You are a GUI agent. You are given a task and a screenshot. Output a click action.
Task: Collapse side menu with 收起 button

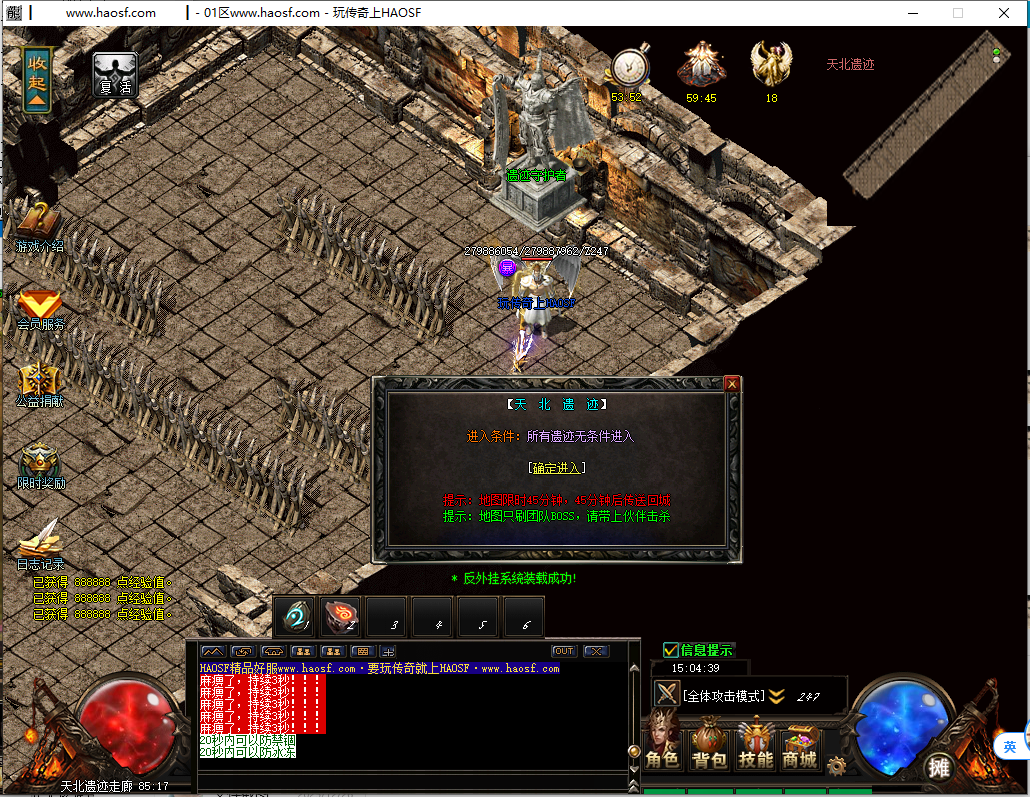click(37, 77)
